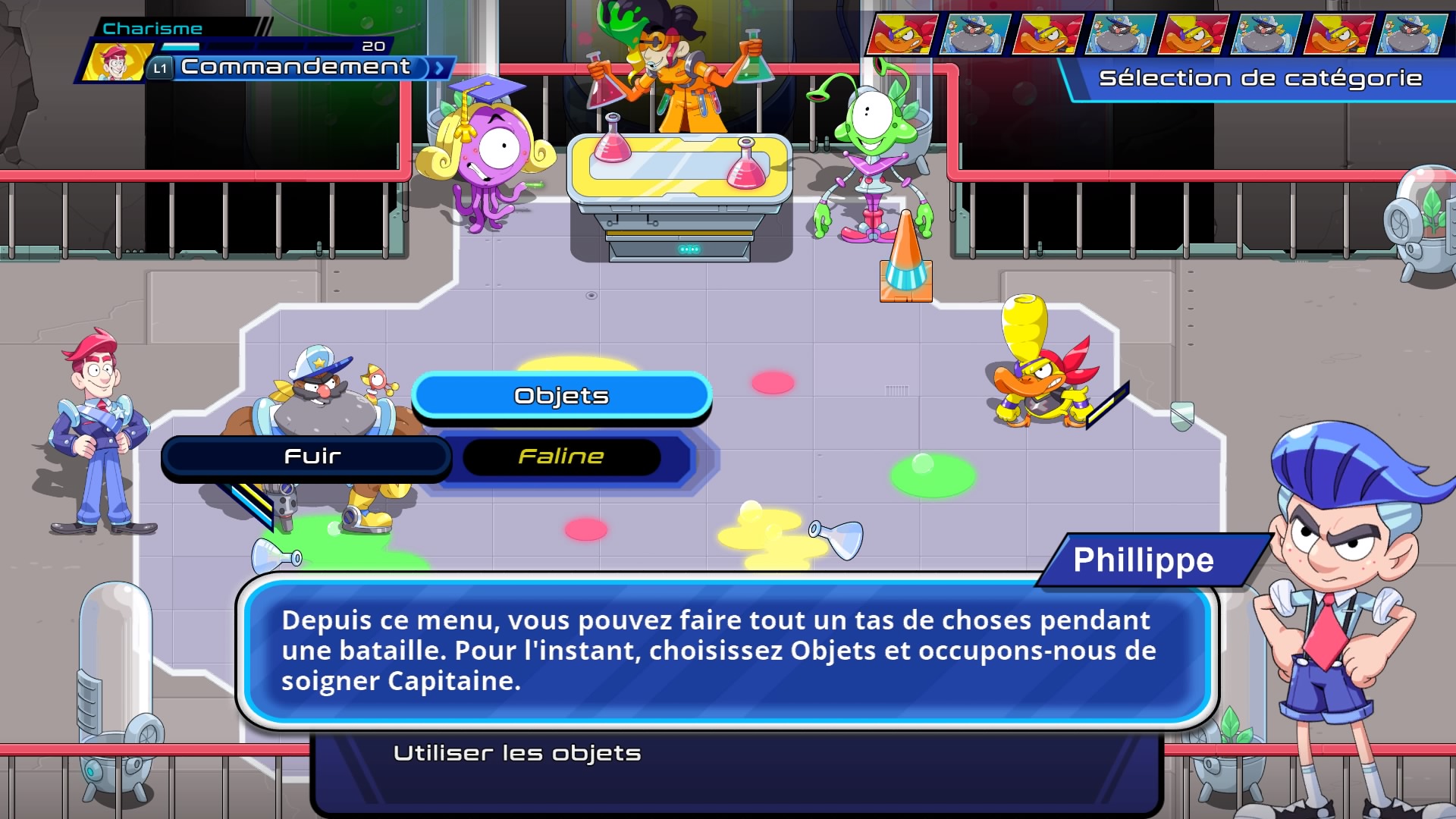The width and height of the screenshot is (1456, 819).
Task: Select the Faline command option
Action: (561, 457)
